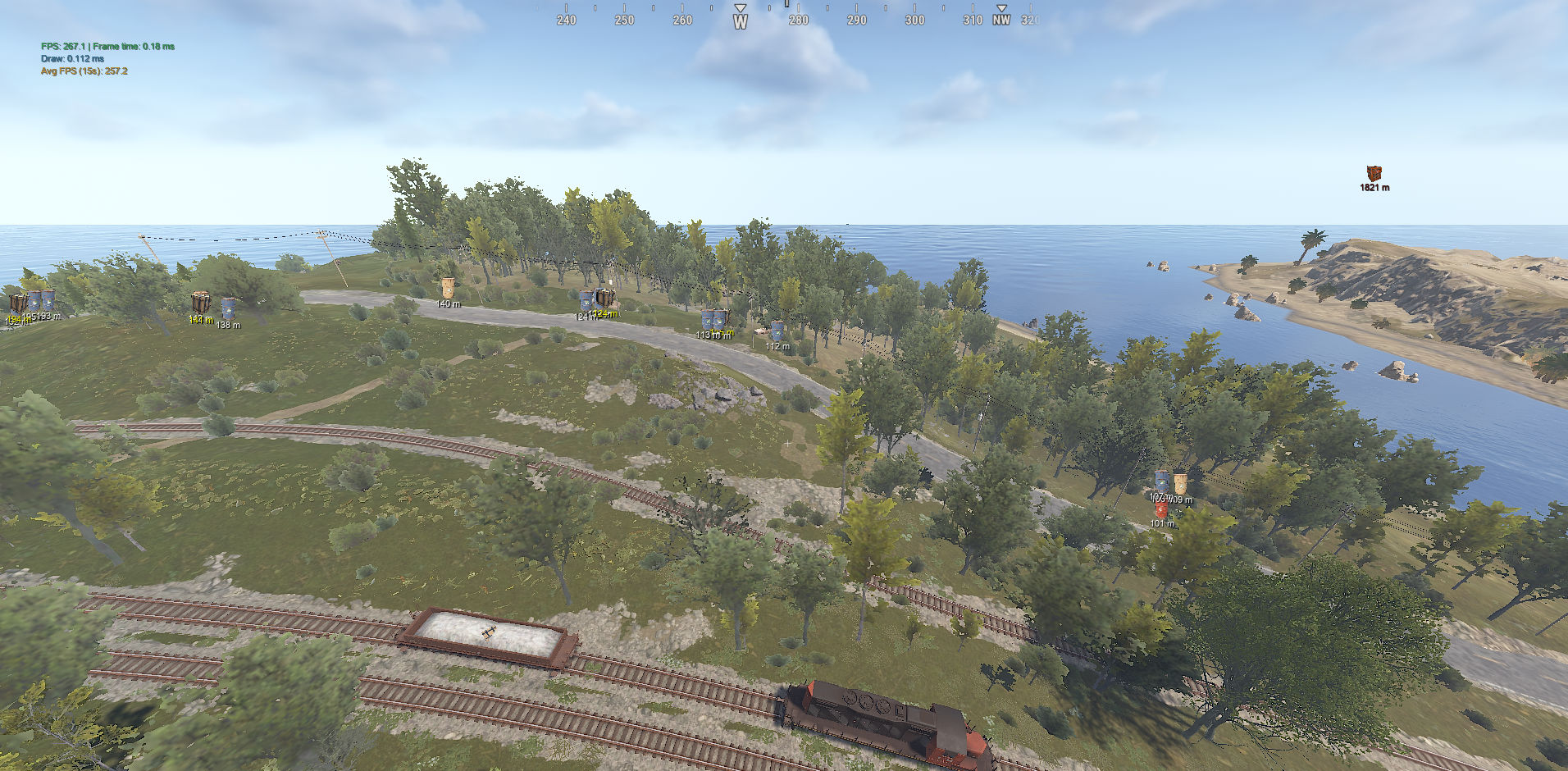Click the tan barrel icon near 109 m

point(1181,483)
